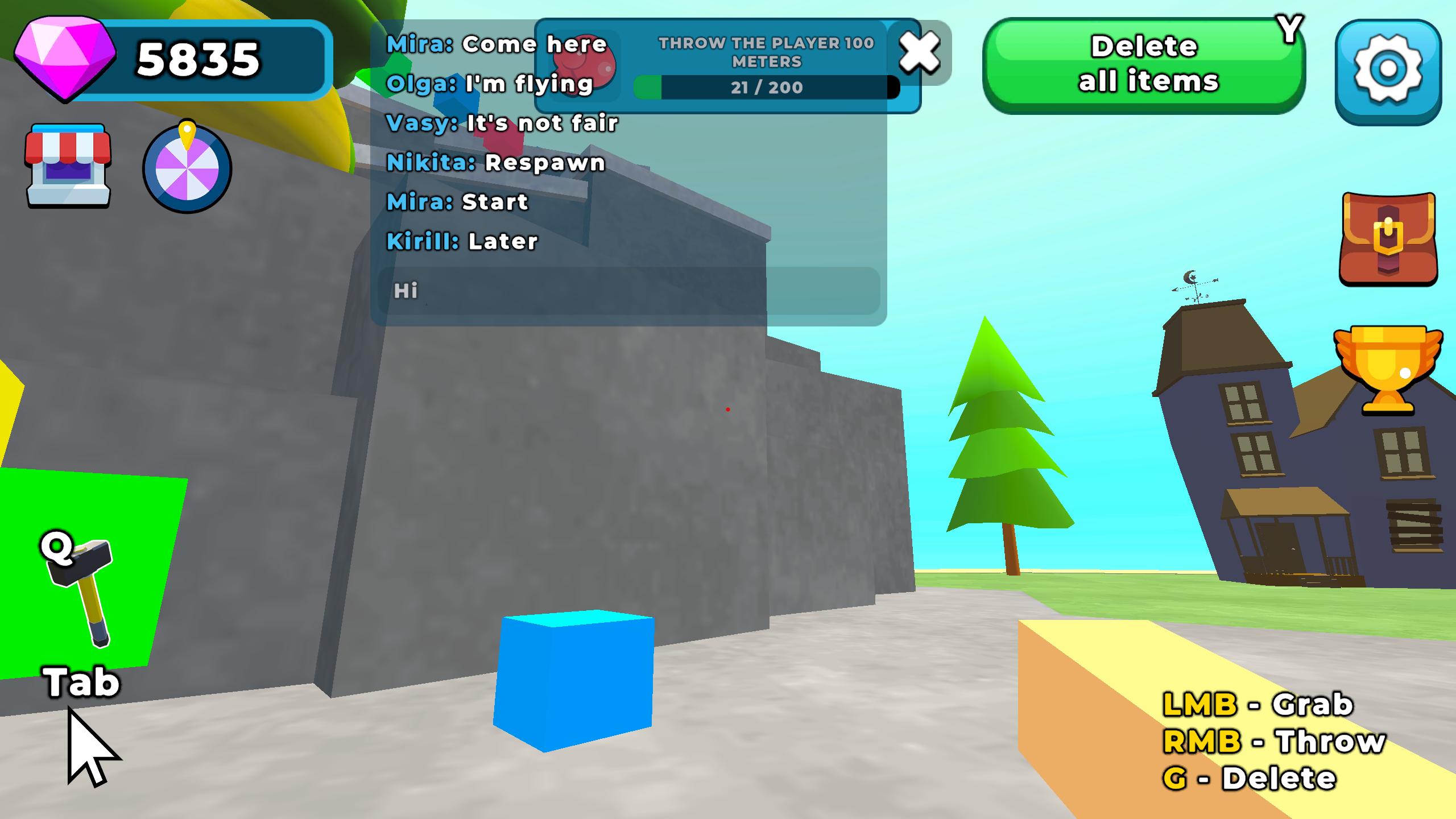Click the Tab label under the hammer
Image resolution: width=1456 pixels, height=819 pixels.
[x=81, y=680]
